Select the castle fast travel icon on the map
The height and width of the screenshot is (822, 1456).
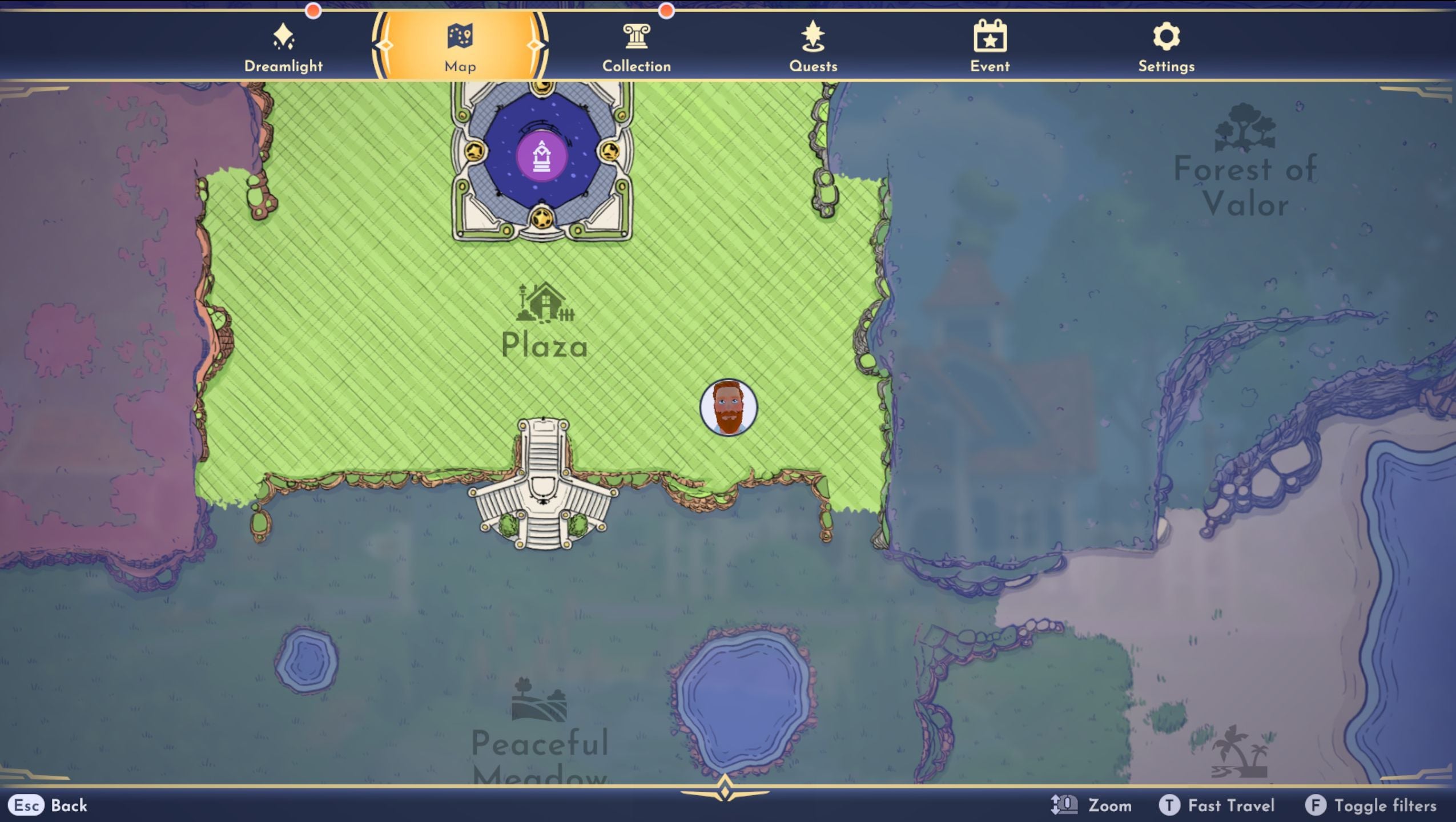pyautogui.click(x=541, y=155)
